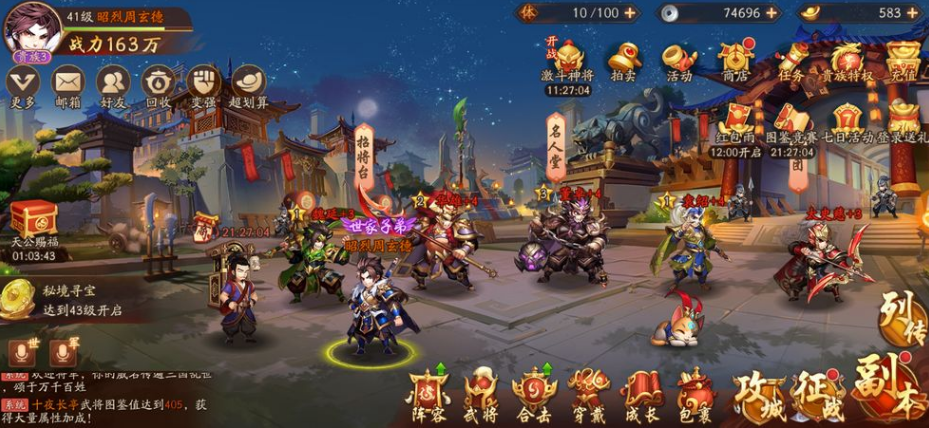
Task: View the player avatar profile
Action: (30, 28)
